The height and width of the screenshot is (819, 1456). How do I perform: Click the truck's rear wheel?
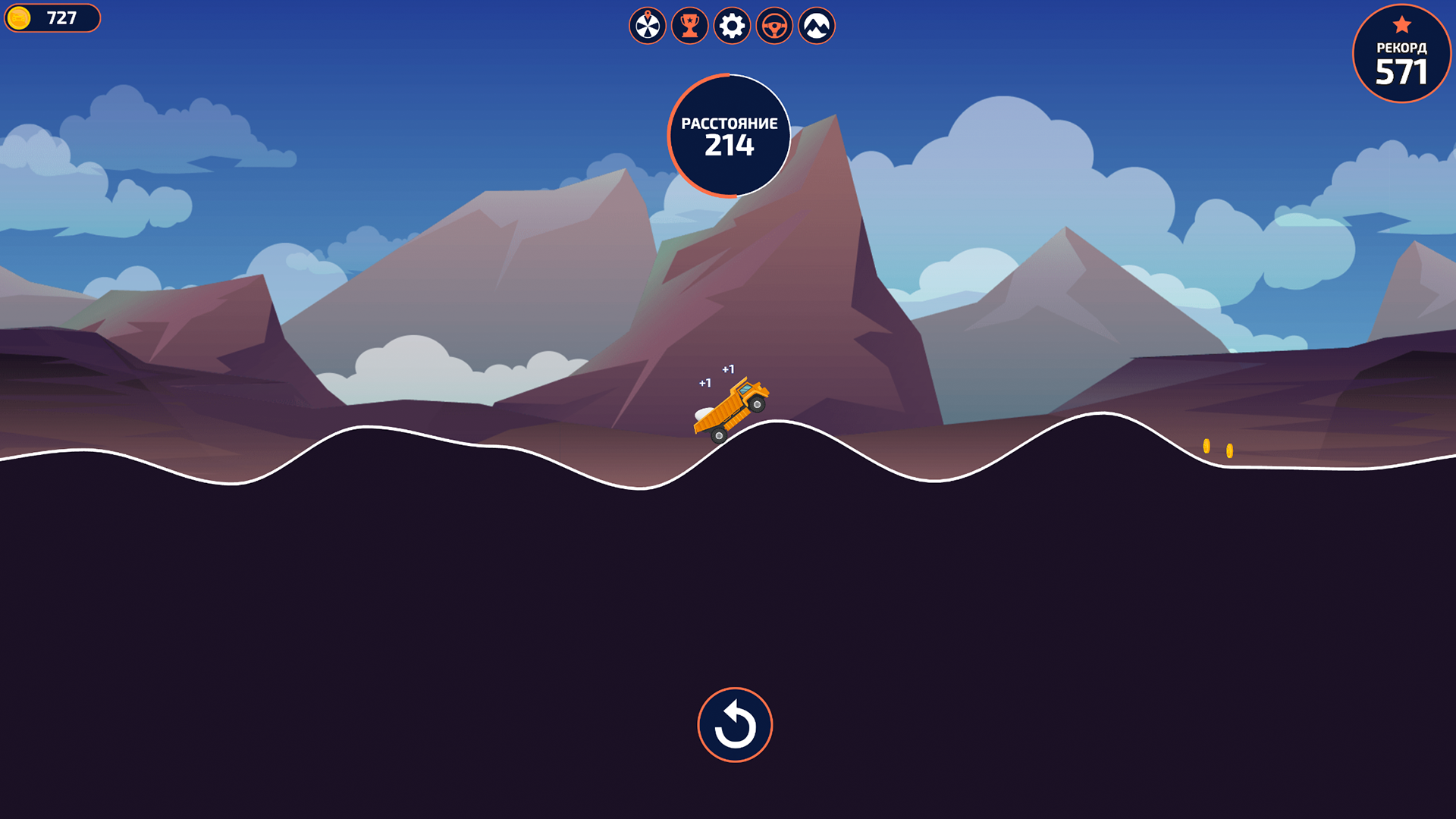click(x=719, y=436)
